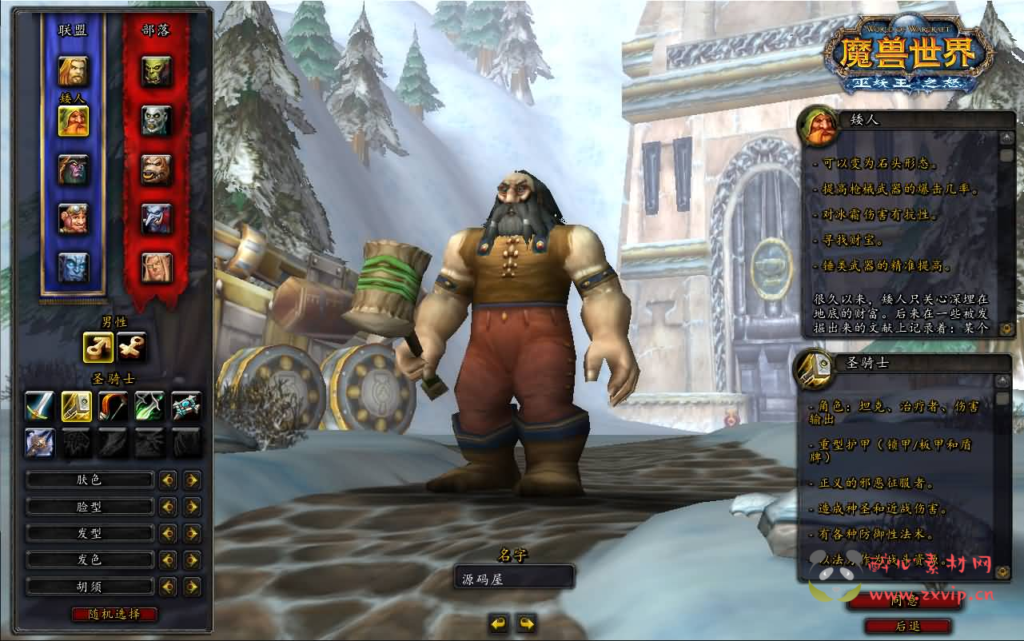Pick the Rogue class green daggers icon
This screenshot has width=1024, height=641.
click(x=149, y=406)
